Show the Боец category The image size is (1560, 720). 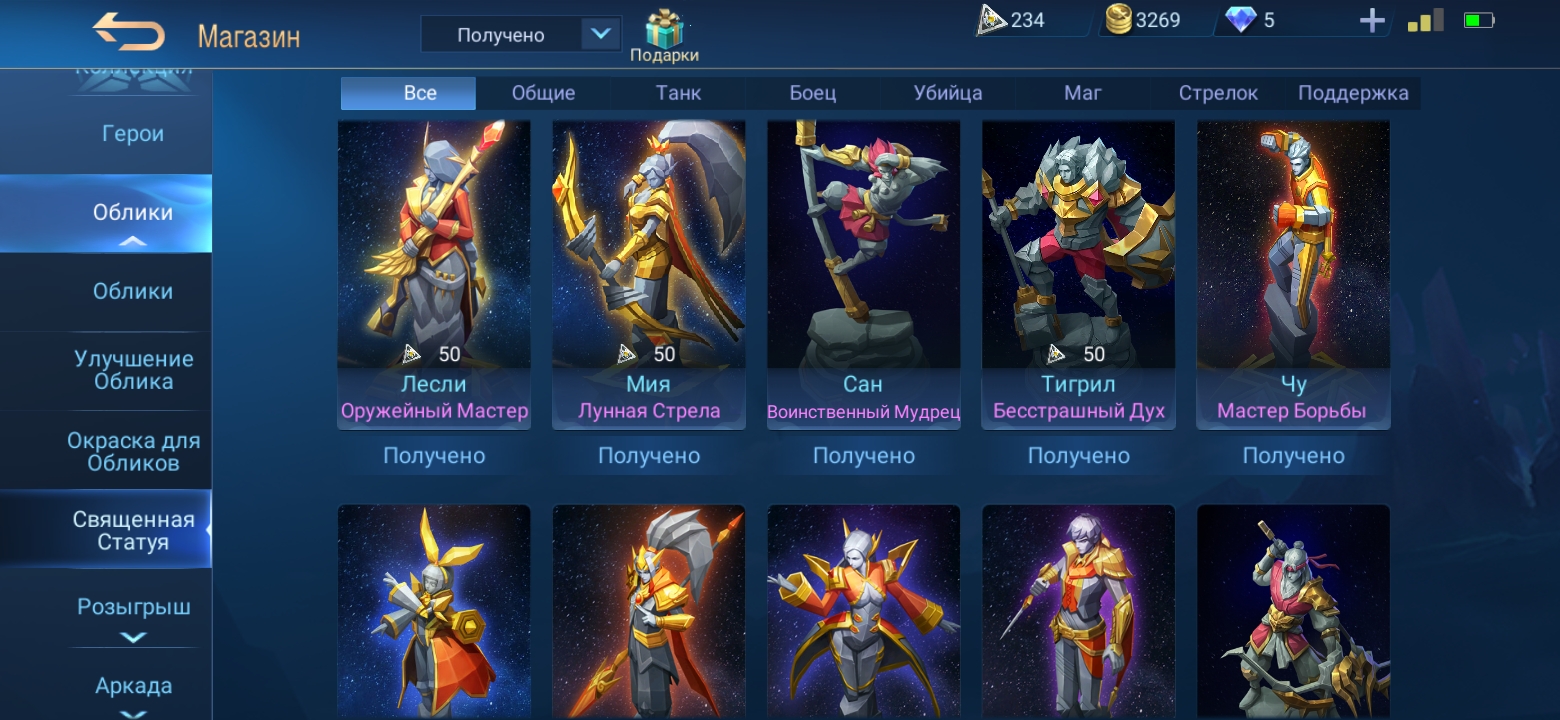click(x=812, y=93)
